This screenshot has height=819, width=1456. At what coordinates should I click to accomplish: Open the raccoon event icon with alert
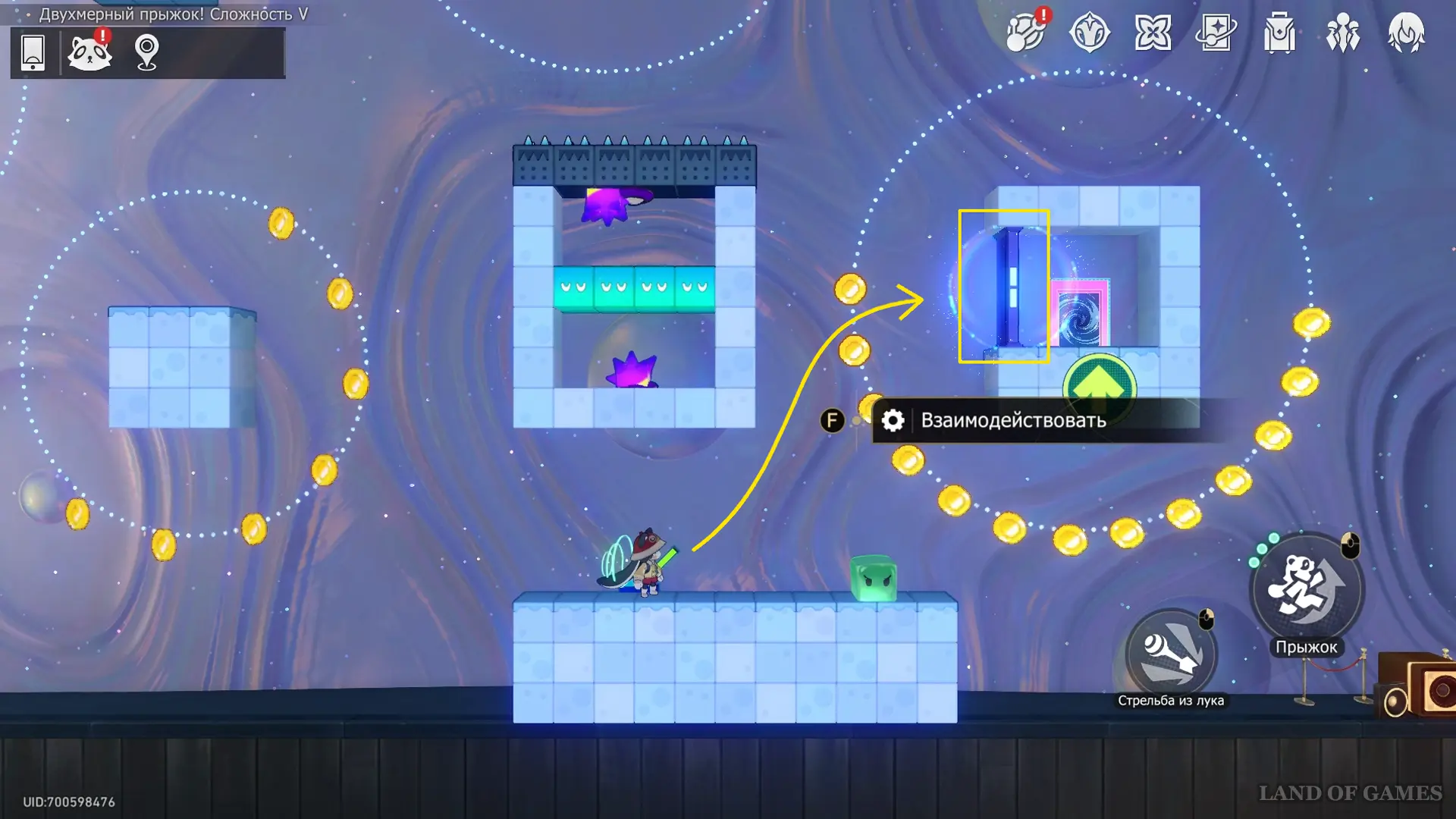89,52
